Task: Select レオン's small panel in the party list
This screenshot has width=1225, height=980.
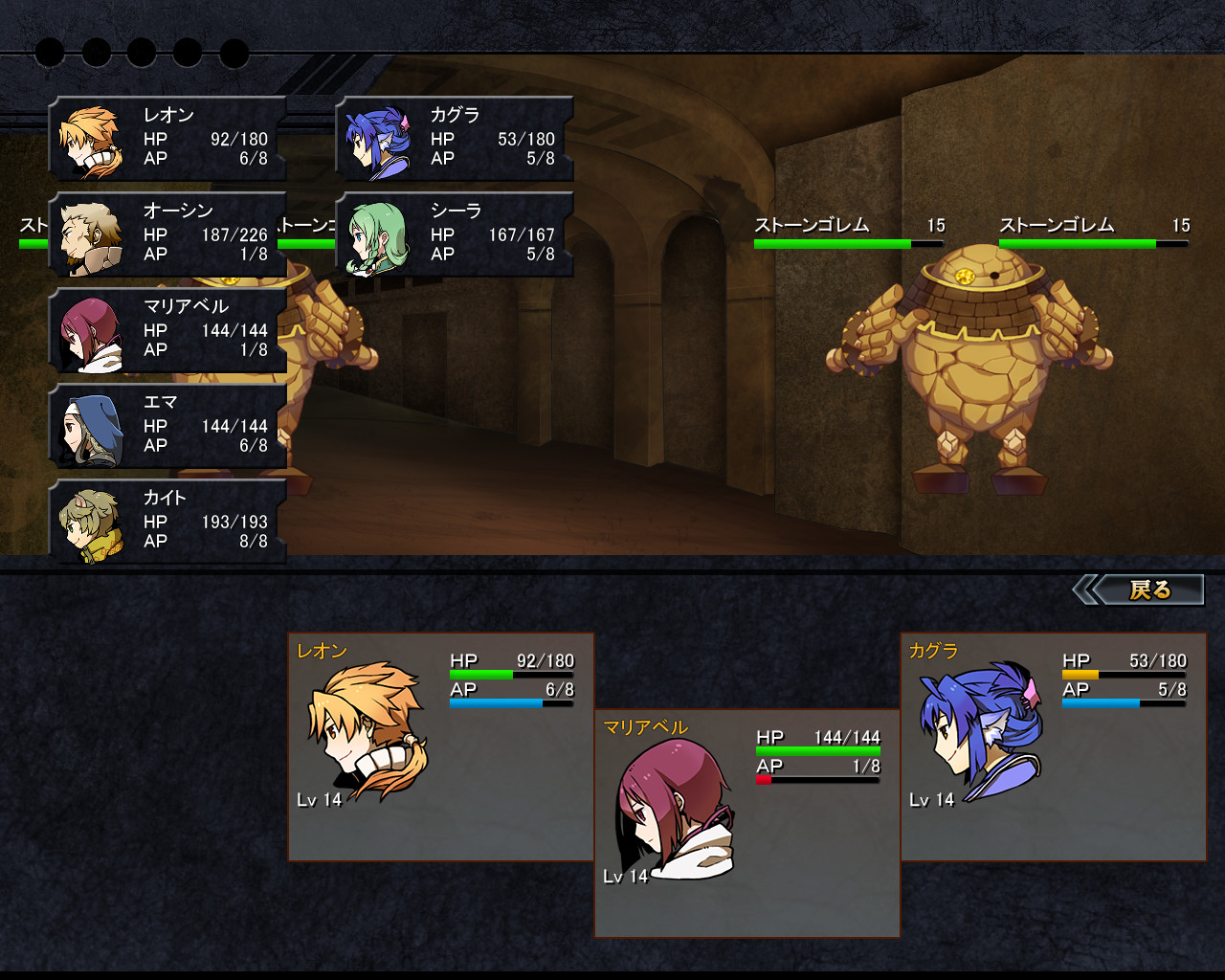Action: [x=168, y=139]
